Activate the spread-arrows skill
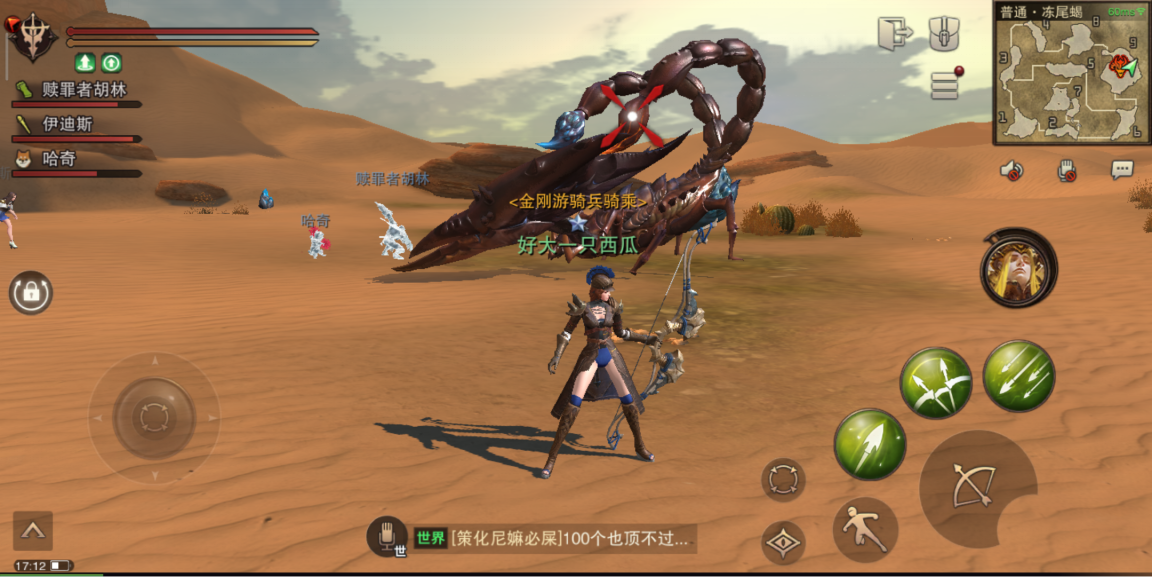The height and width of the screenshot is (577, 1152). (935, 383)
